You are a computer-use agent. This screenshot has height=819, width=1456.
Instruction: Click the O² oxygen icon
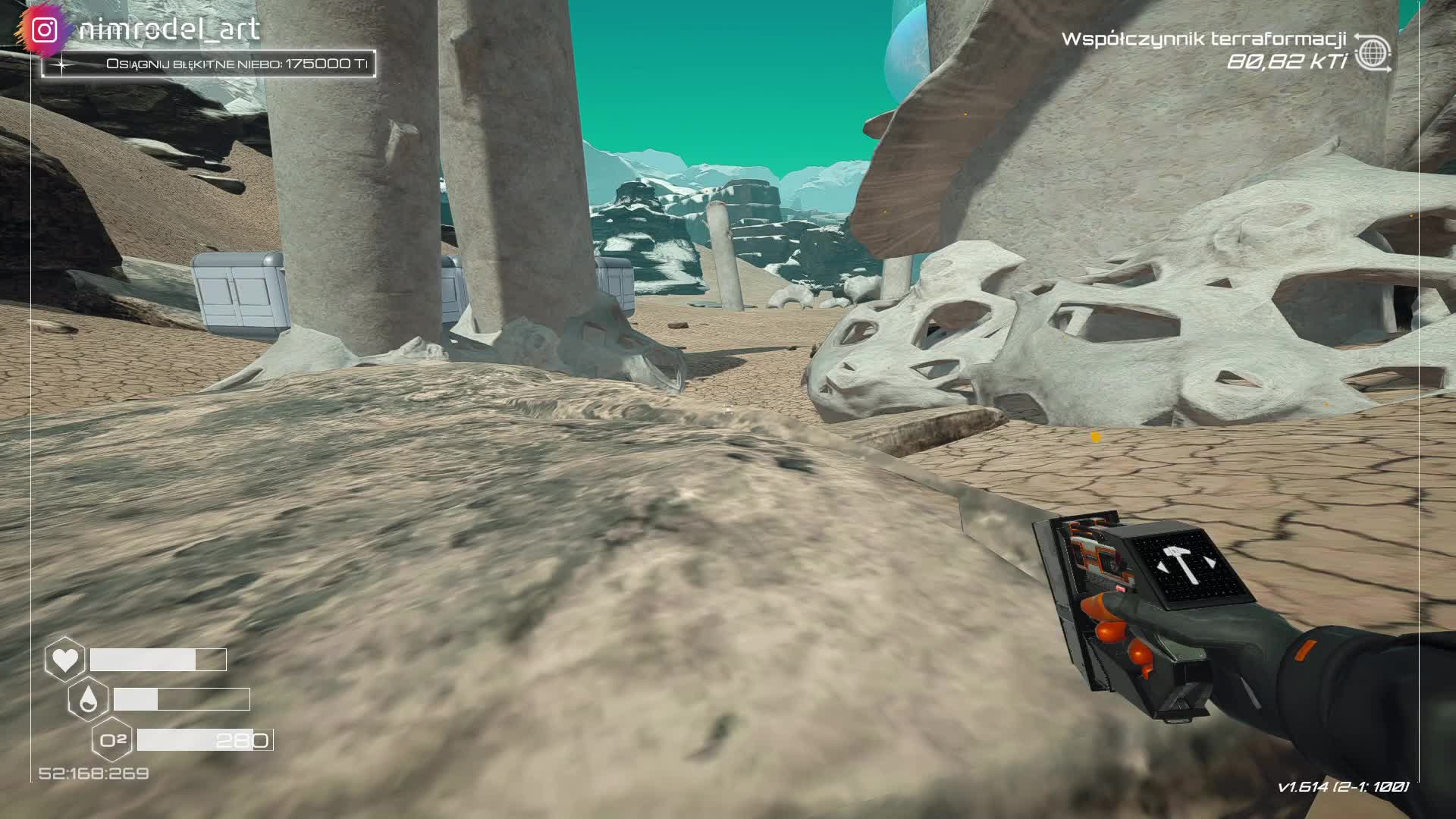click(x=112, y=739)
